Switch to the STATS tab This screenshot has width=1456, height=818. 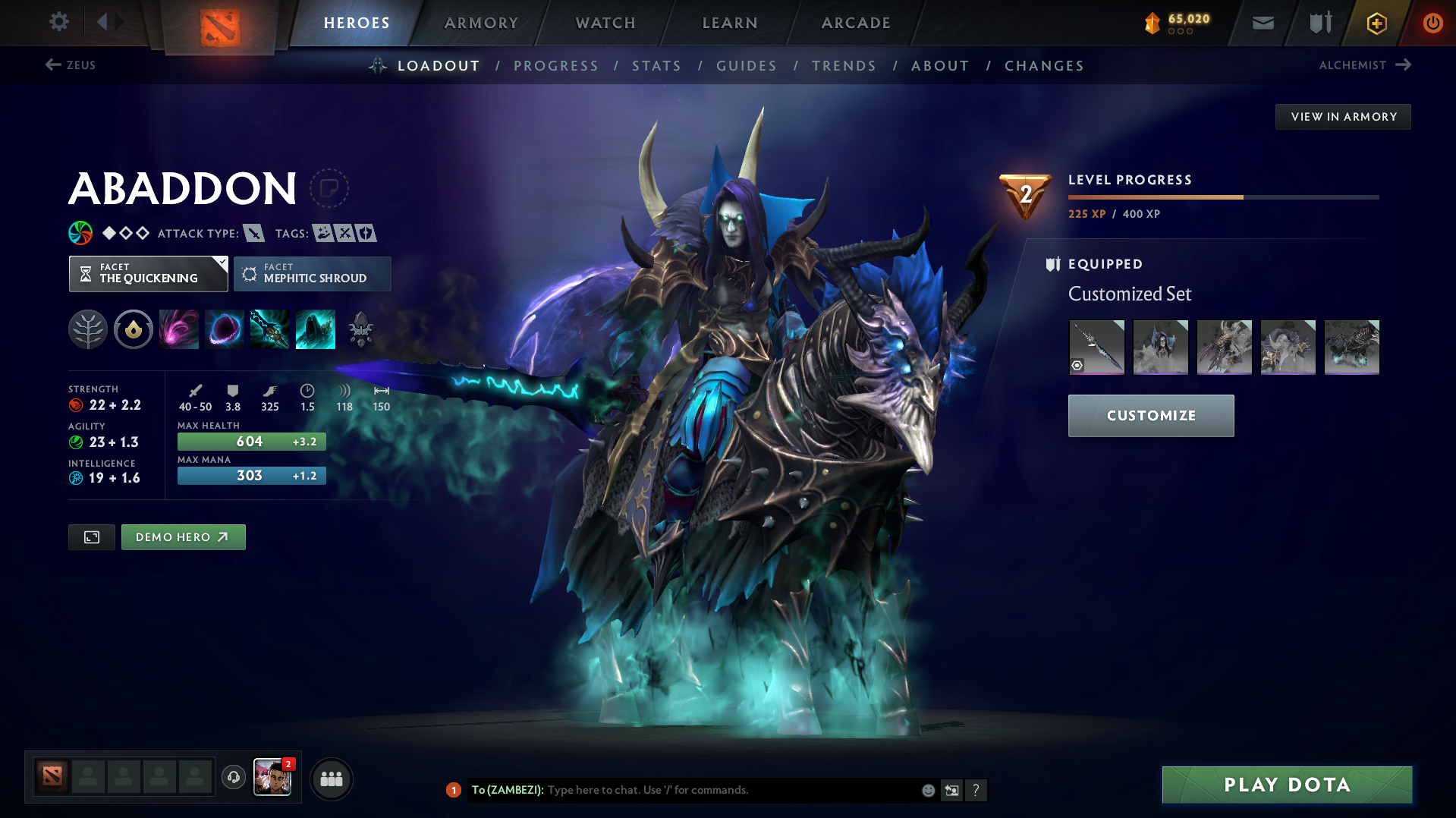(x=656, y=66)
